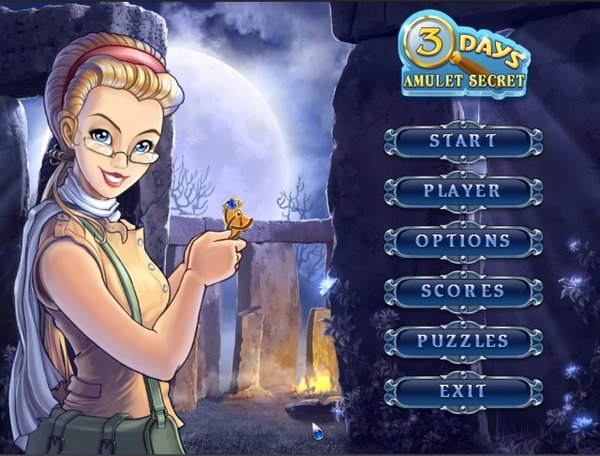Open the PLAYER menu

click(x=463, y=190)
